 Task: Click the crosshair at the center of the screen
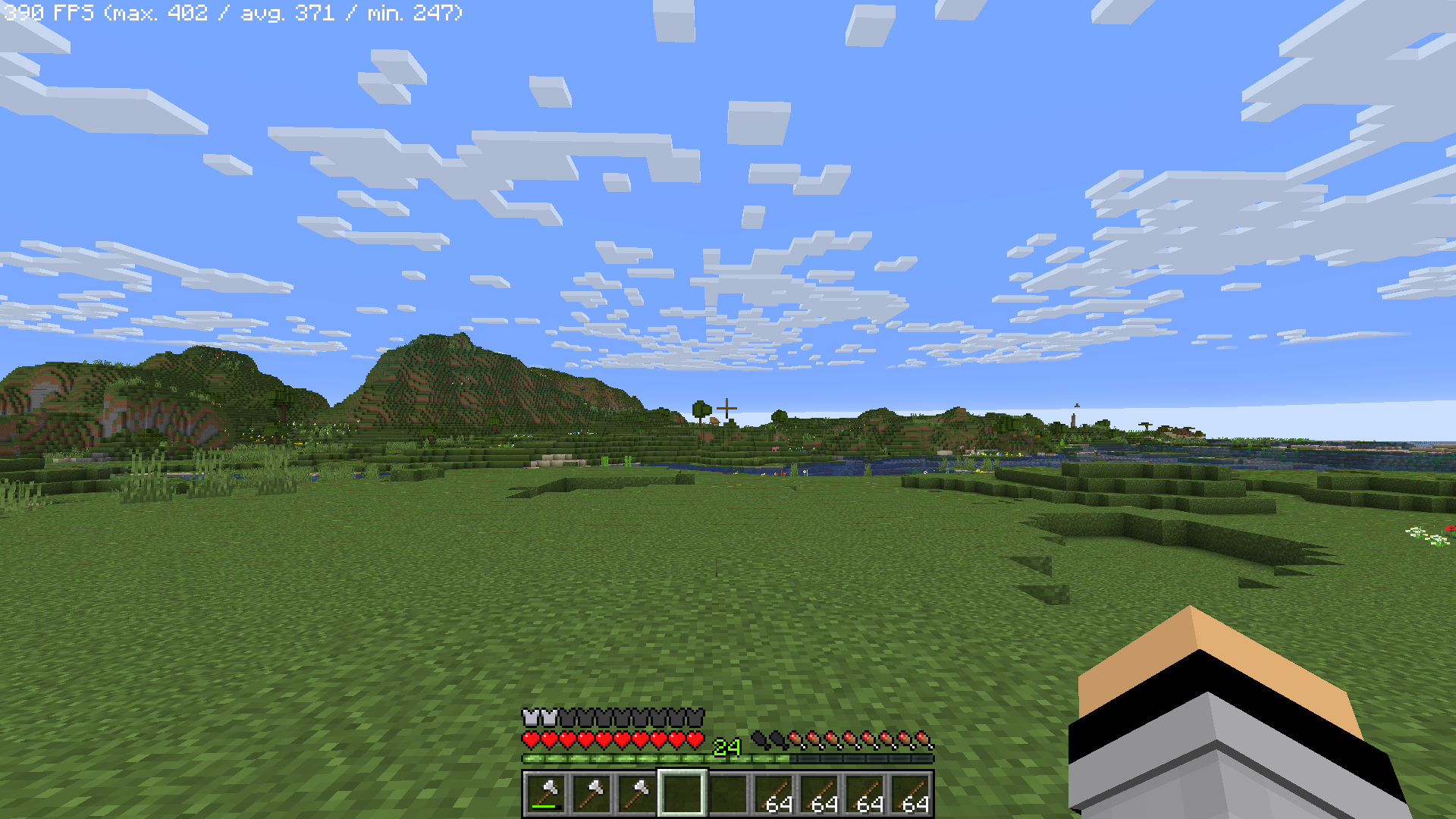click(x=728, y=407)
